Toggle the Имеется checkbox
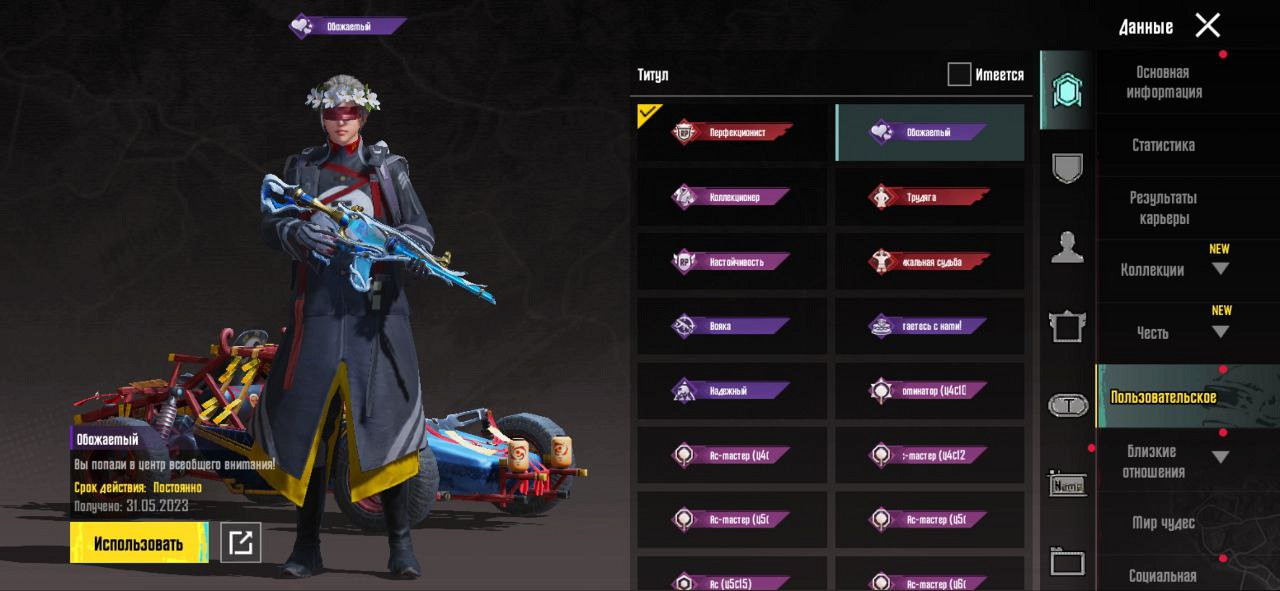Image resolution: width=1280 pixels, height=591 pixels. [959, 75]
